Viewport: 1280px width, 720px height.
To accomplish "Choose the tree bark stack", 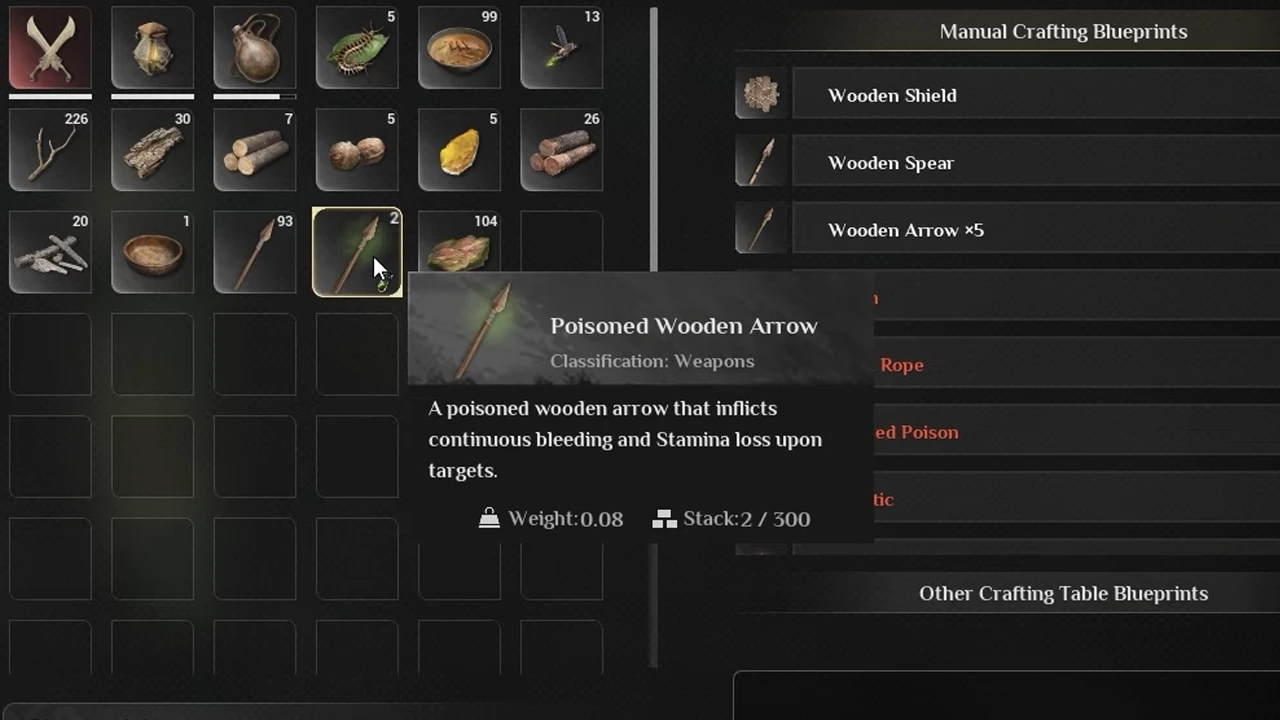I will click(x=152, y=150).
